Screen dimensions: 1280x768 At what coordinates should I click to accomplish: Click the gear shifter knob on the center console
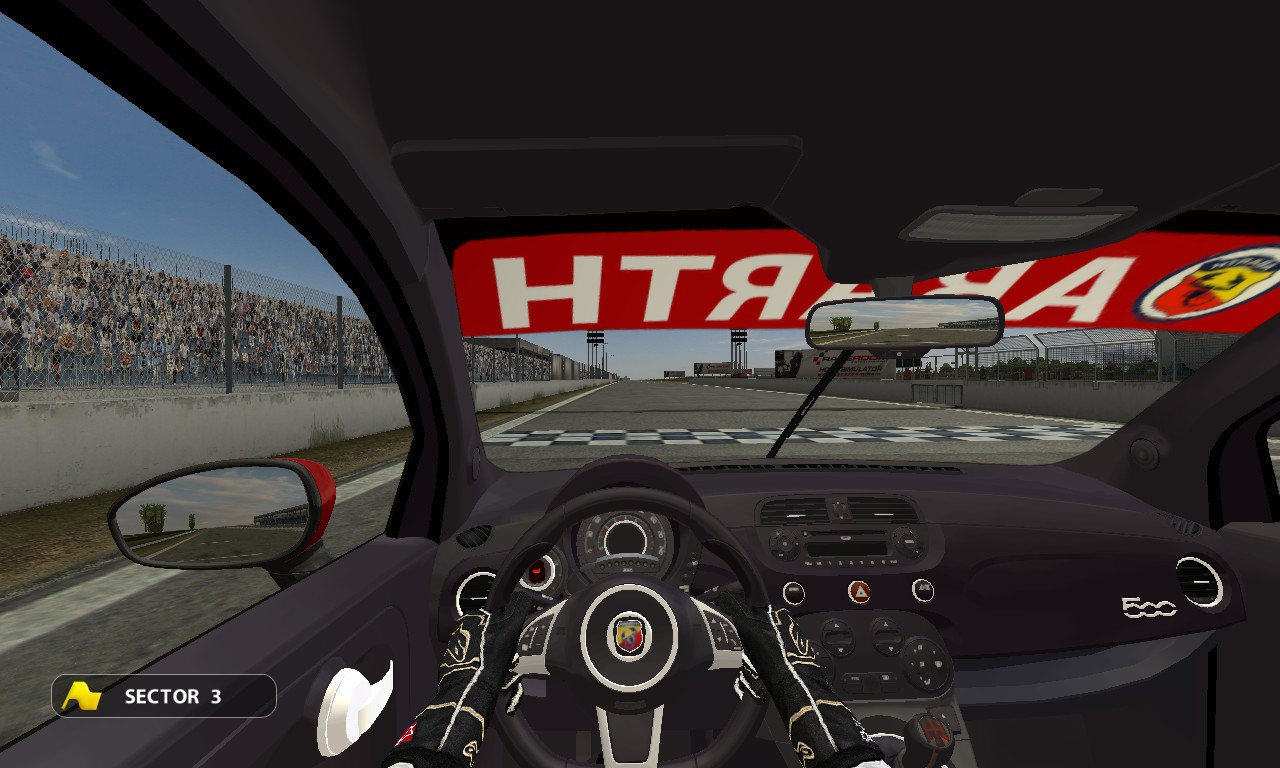[932, 732]
